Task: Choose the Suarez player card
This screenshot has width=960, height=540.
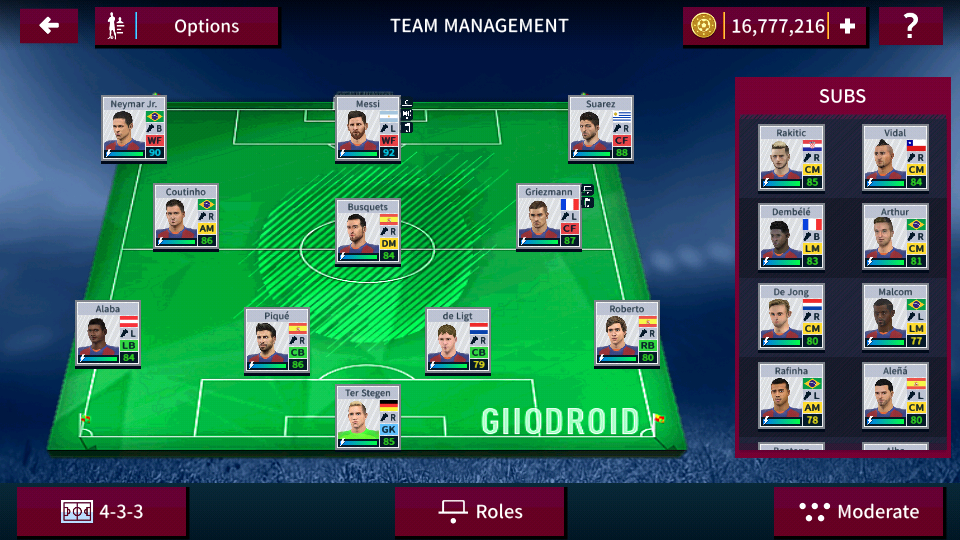Action: [x=601, y=128]
